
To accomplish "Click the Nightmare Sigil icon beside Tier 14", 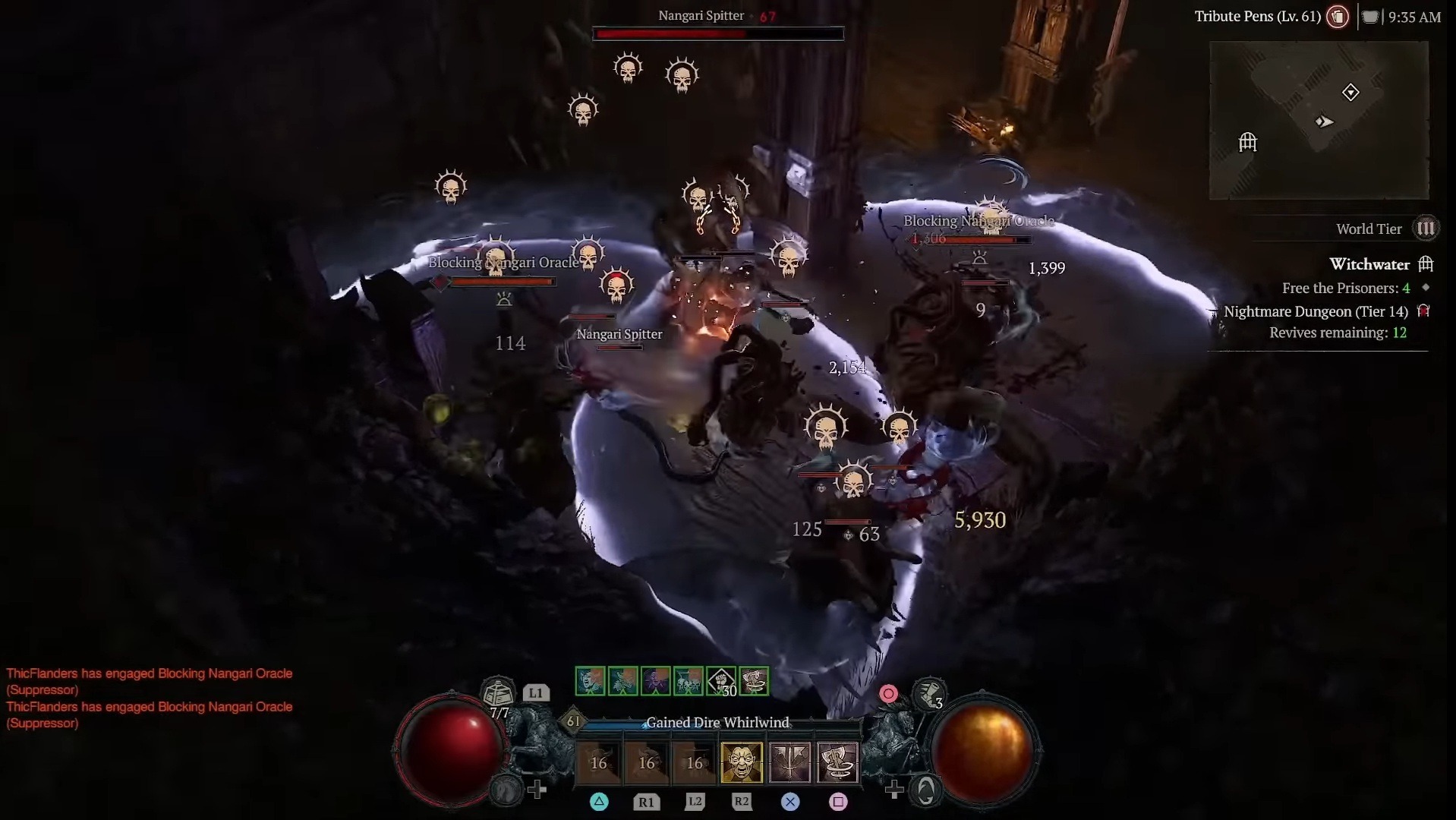I will (x=1424, y=311).
